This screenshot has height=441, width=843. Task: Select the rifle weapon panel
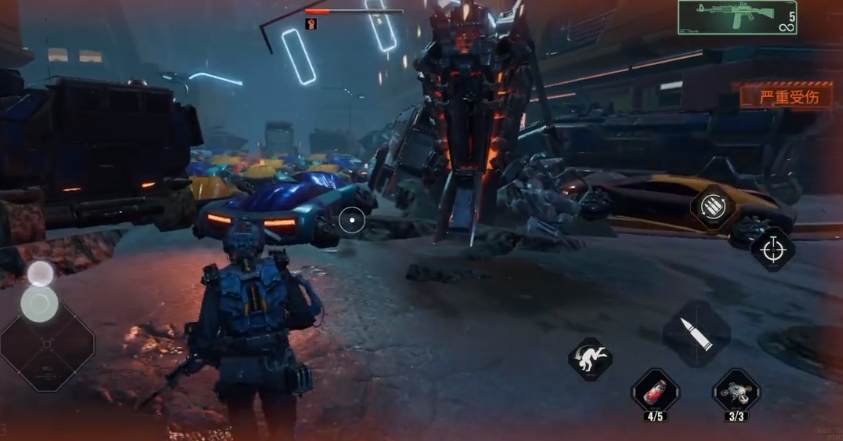click(737, 18)
